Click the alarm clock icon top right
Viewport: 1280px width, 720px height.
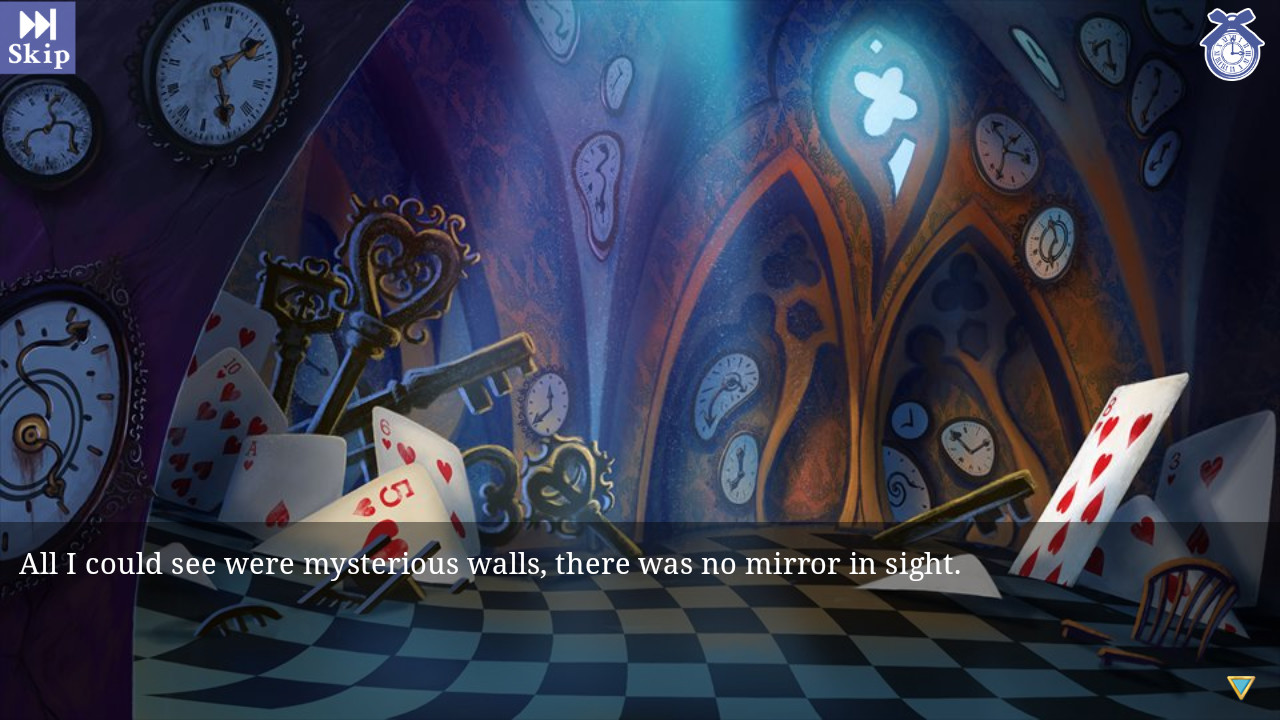coord(1231,45)
